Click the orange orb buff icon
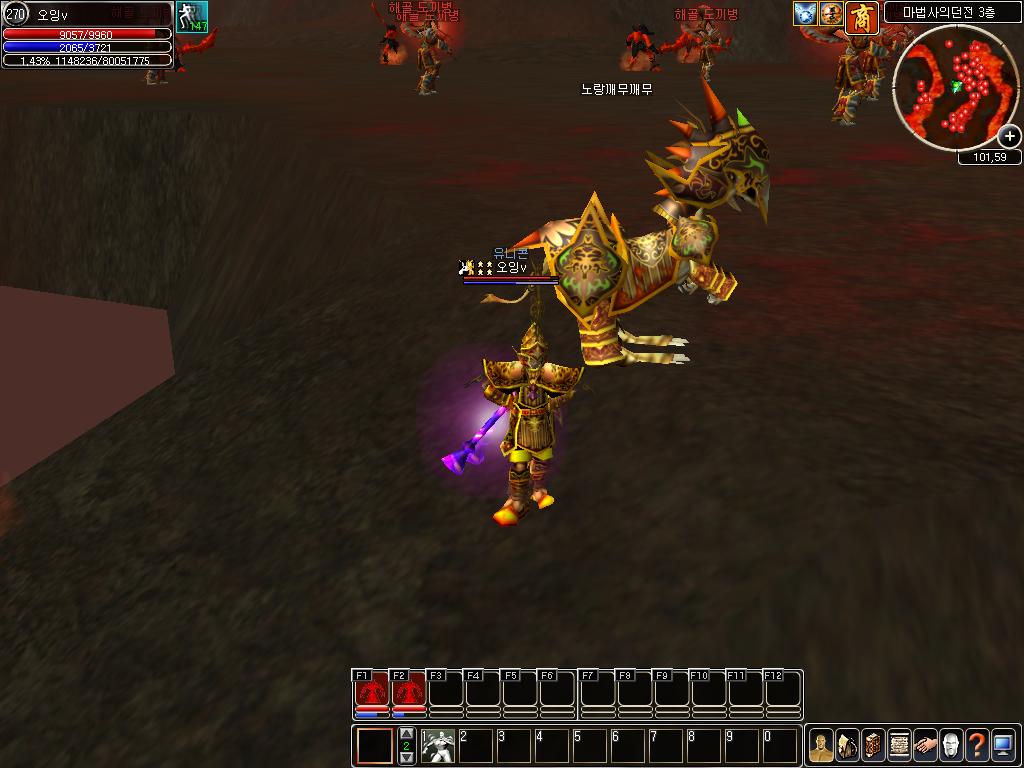Screen dimensions: 1024x768 pyautogui.click(x=831, y=14)
